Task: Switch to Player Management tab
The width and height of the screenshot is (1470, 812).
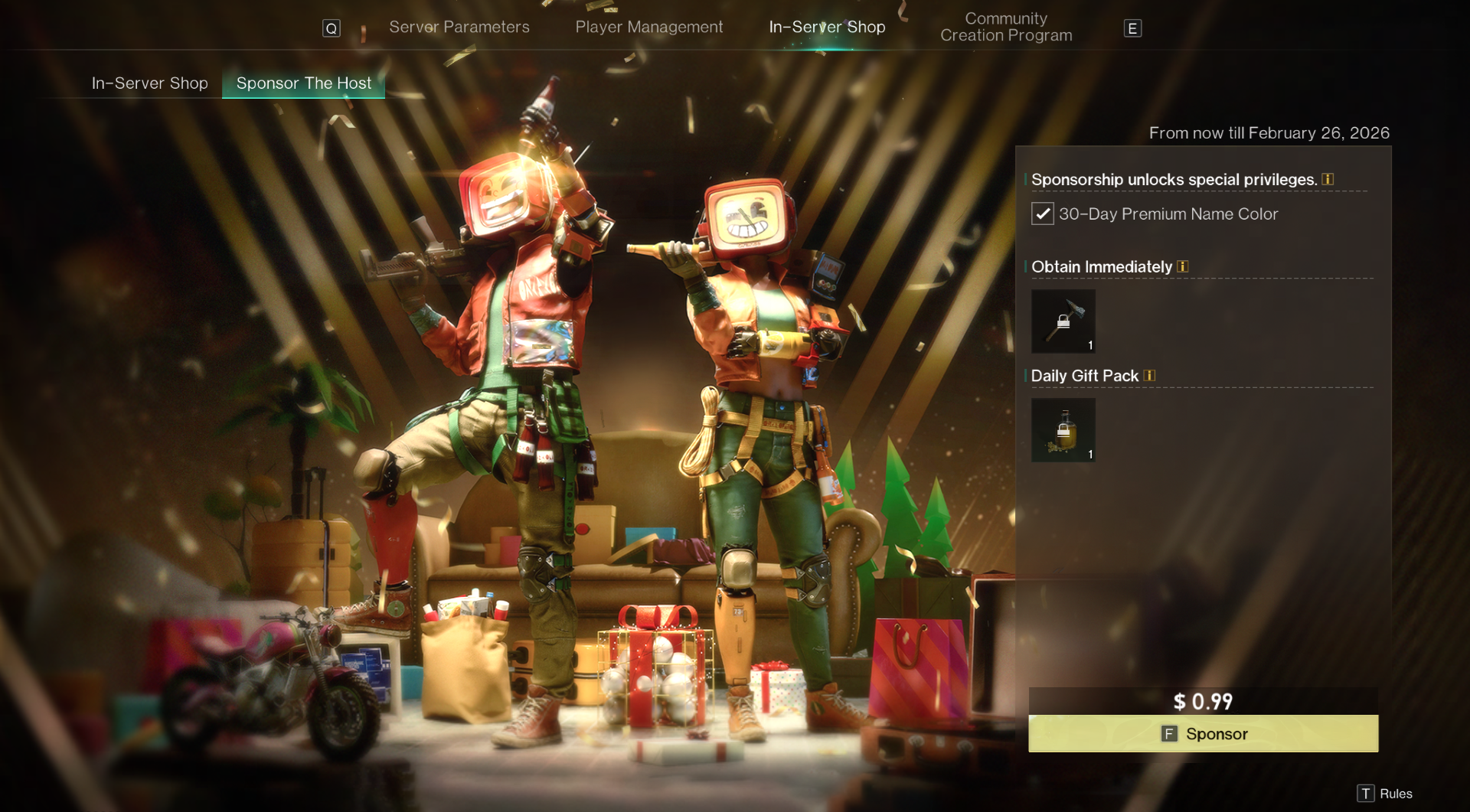Action: click(x=648, y=28)
